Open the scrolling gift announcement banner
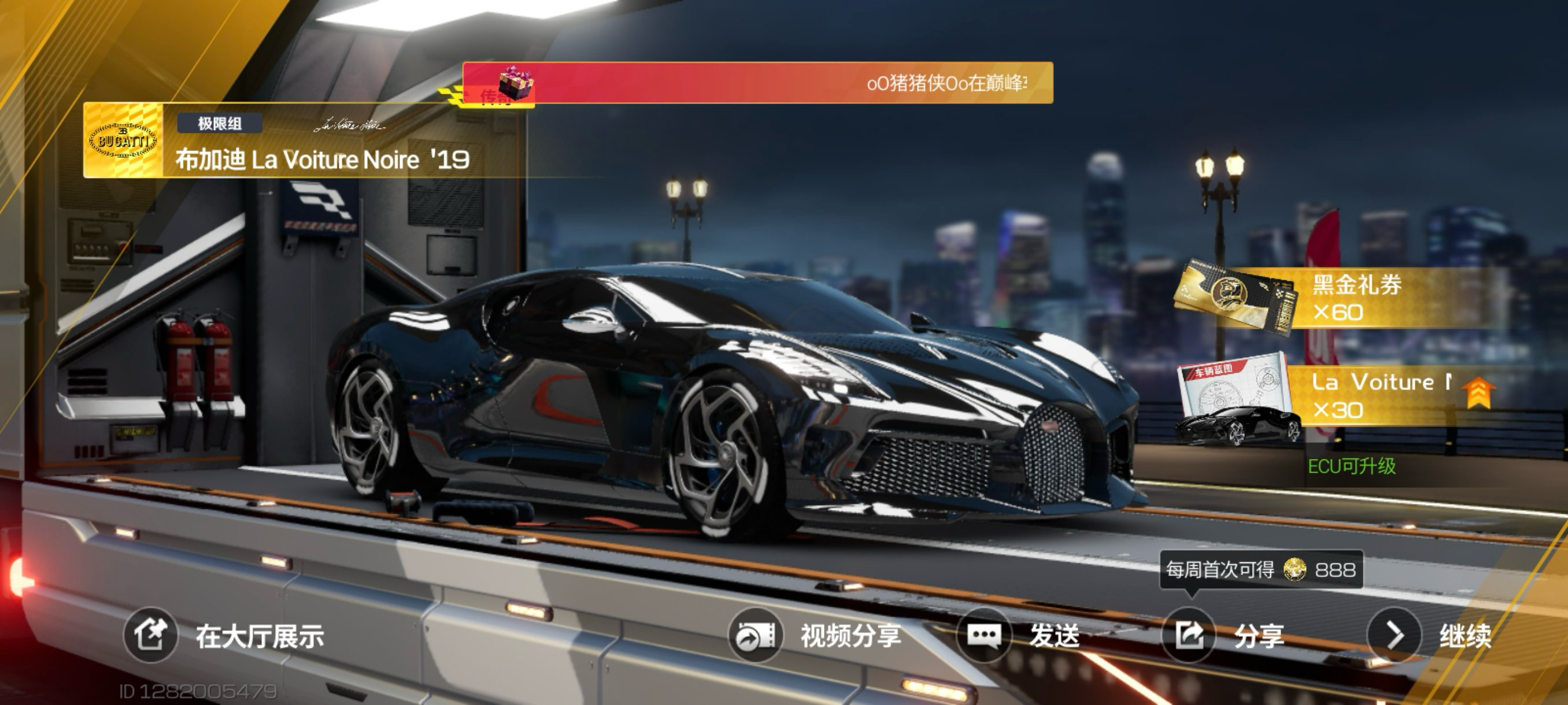Screen dimensions: 1568x705 (x=758, y=83)
